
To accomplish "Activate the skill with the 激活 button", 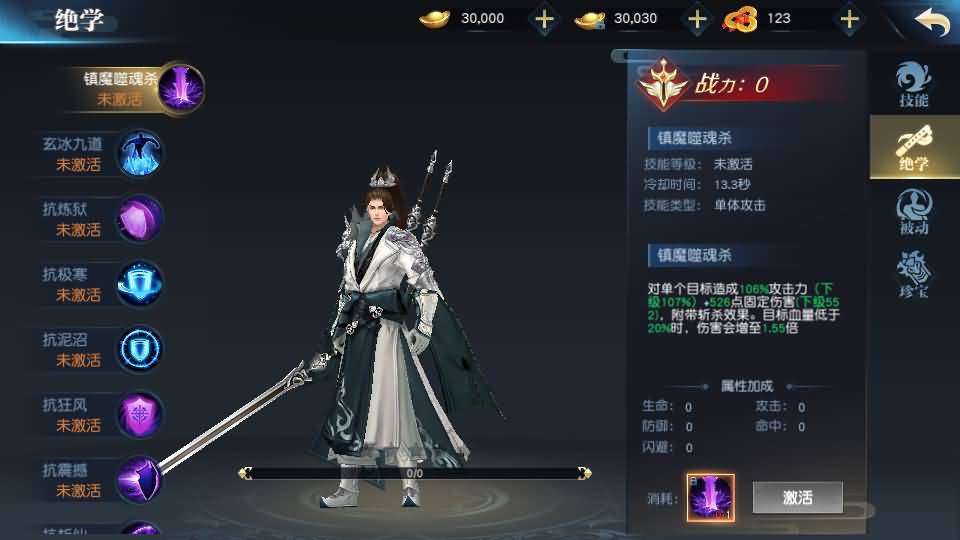I will click(x=797, y=497).
